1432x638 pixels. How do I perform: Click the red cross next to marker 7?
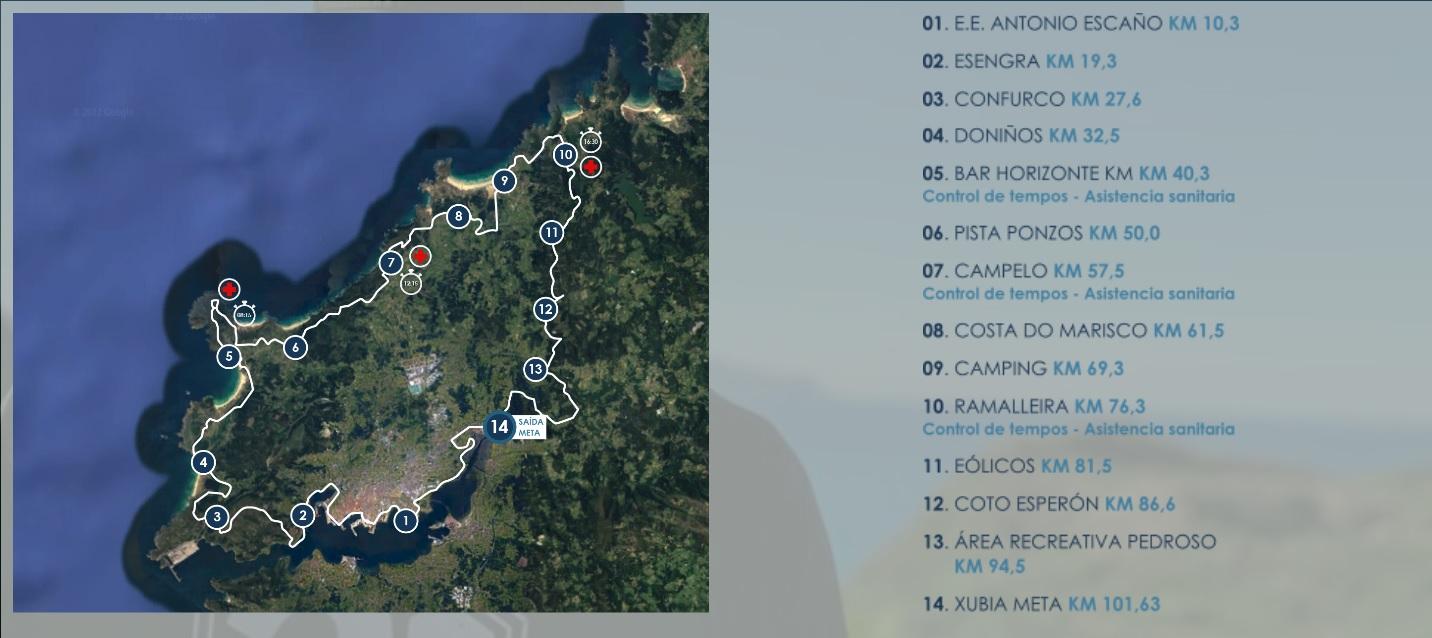coord(420,257)
